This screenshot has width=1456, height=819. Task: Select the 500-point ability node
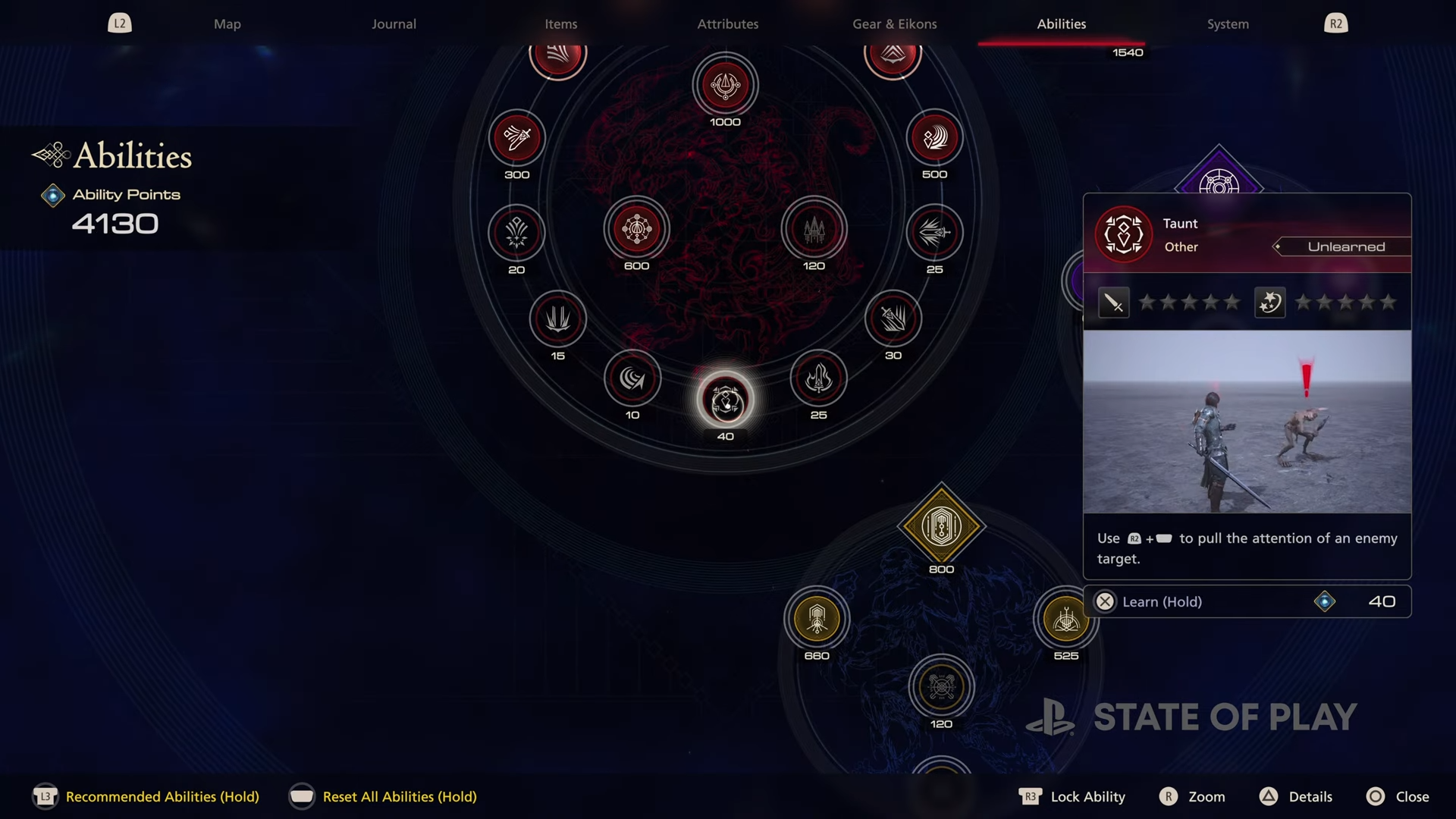tap(934, 138)
